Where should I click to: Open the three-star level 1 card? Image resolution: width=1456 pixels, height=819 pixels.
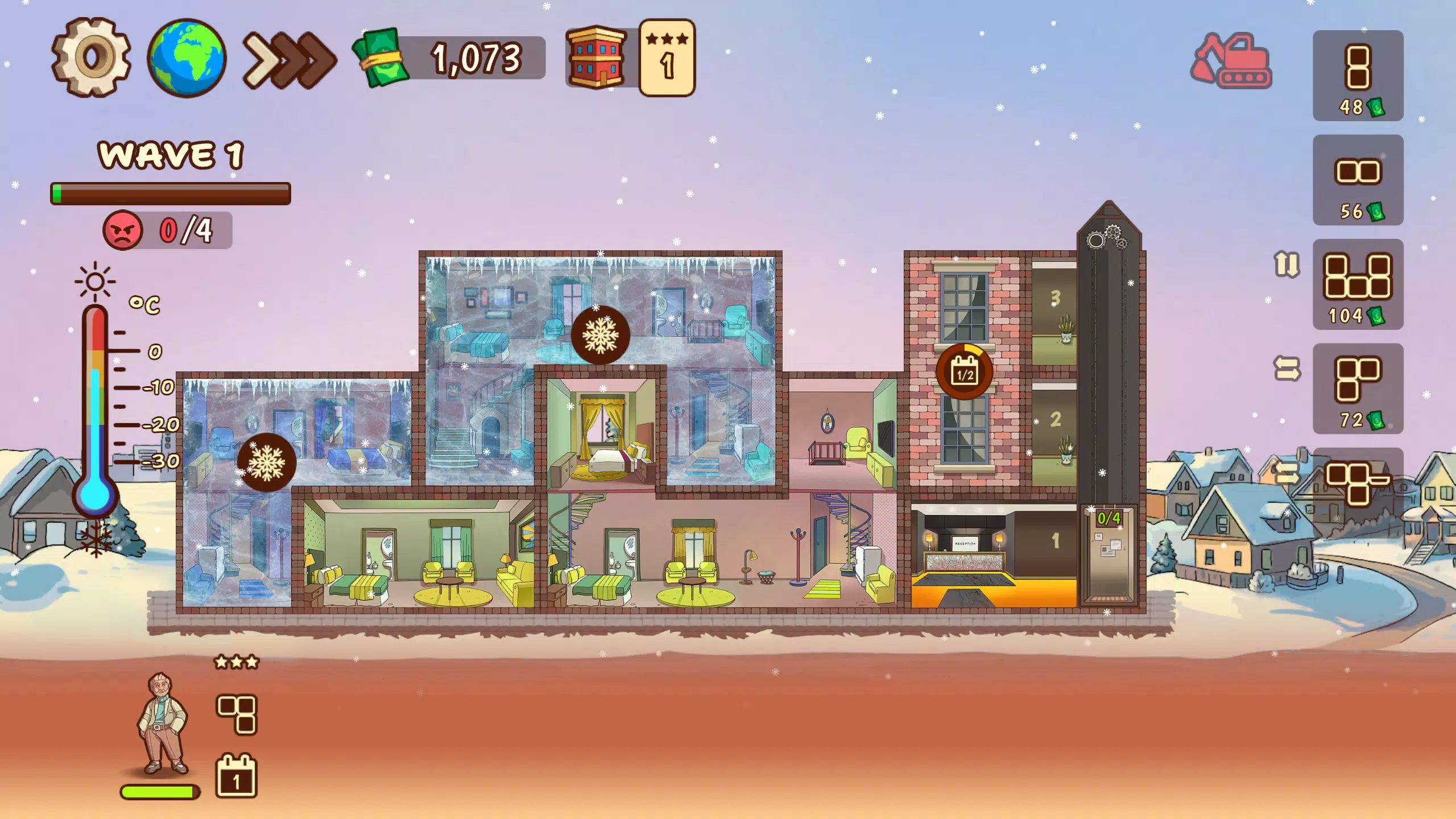[x=667, y=57]
